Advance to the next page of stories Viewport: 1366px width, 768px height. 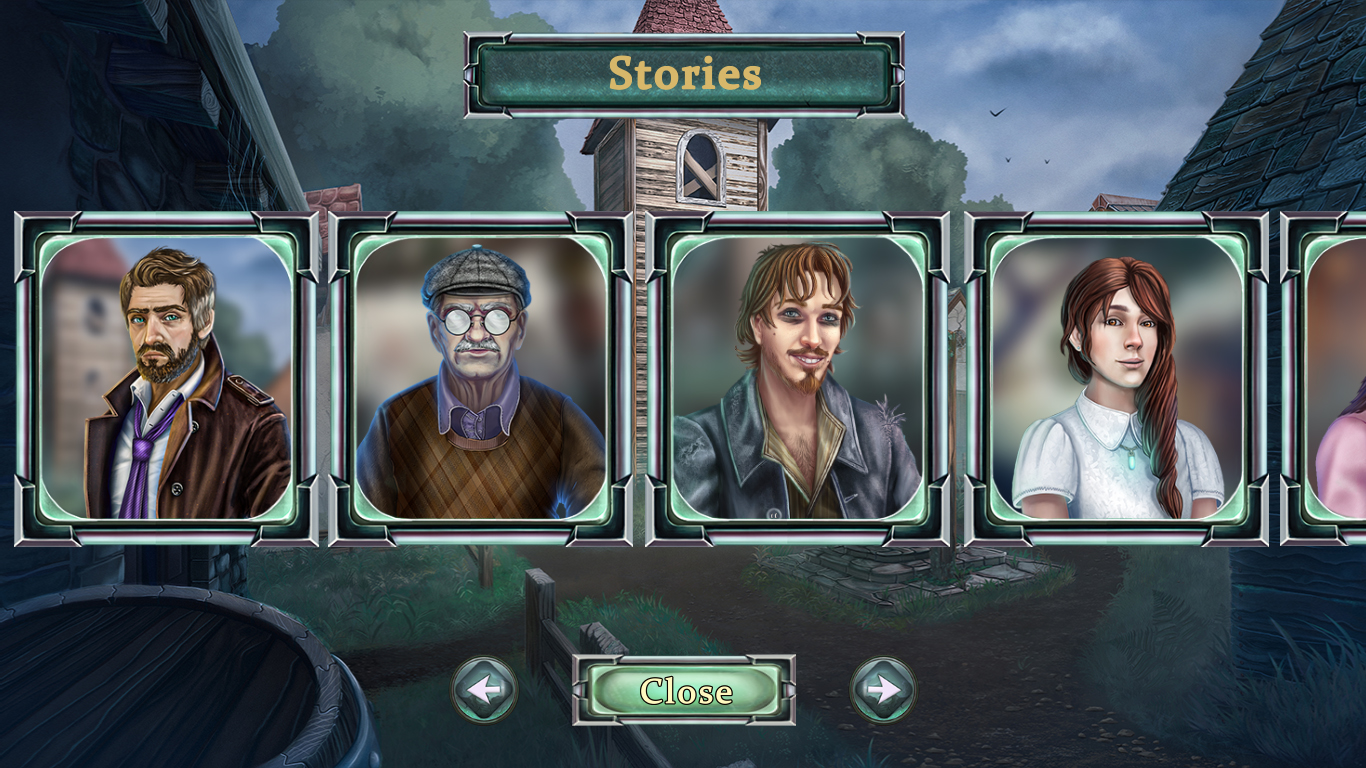pyautogui.click(x=881, y=689)
